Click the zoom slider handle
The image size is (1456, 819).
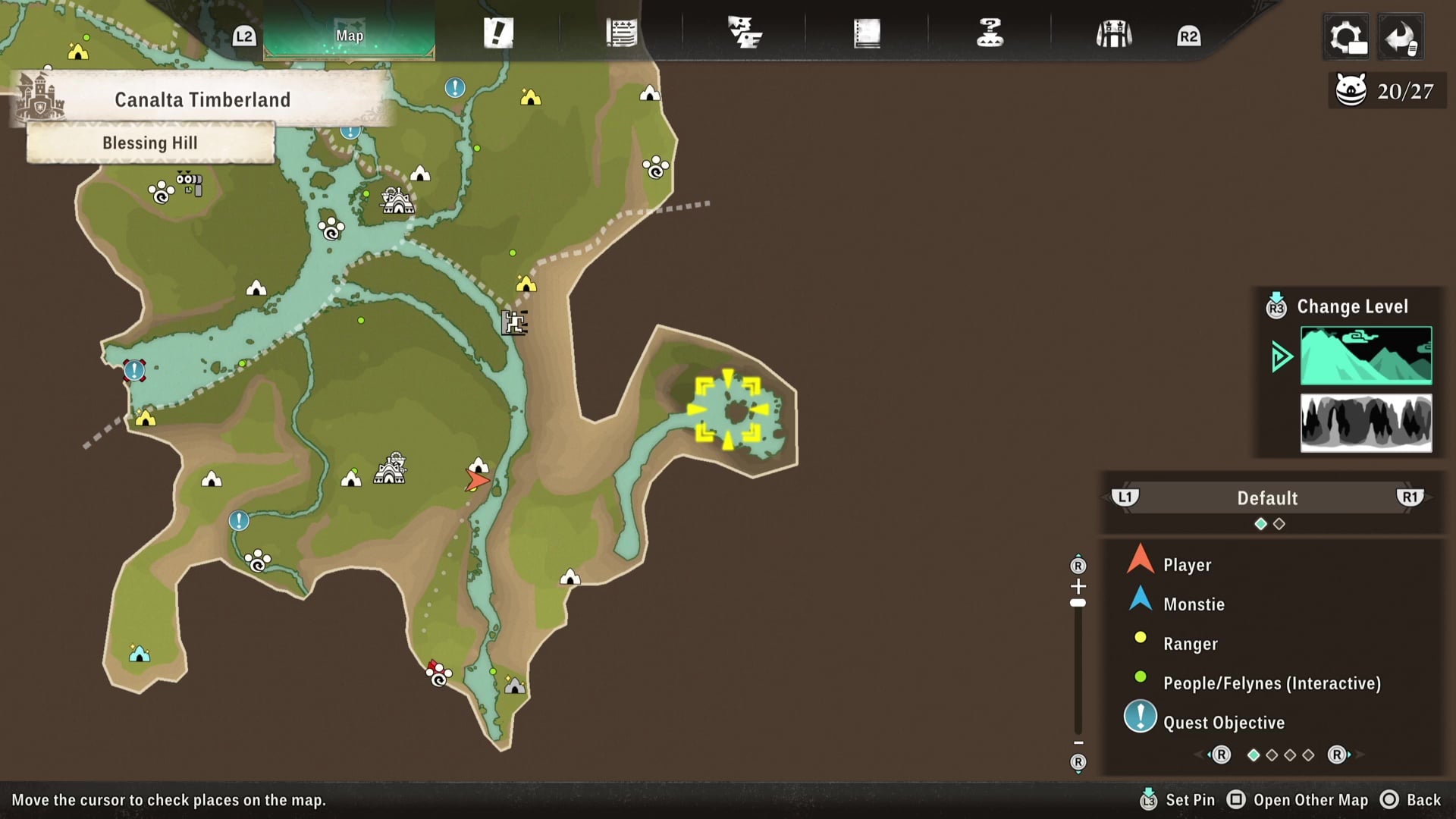coord(1078,604)
